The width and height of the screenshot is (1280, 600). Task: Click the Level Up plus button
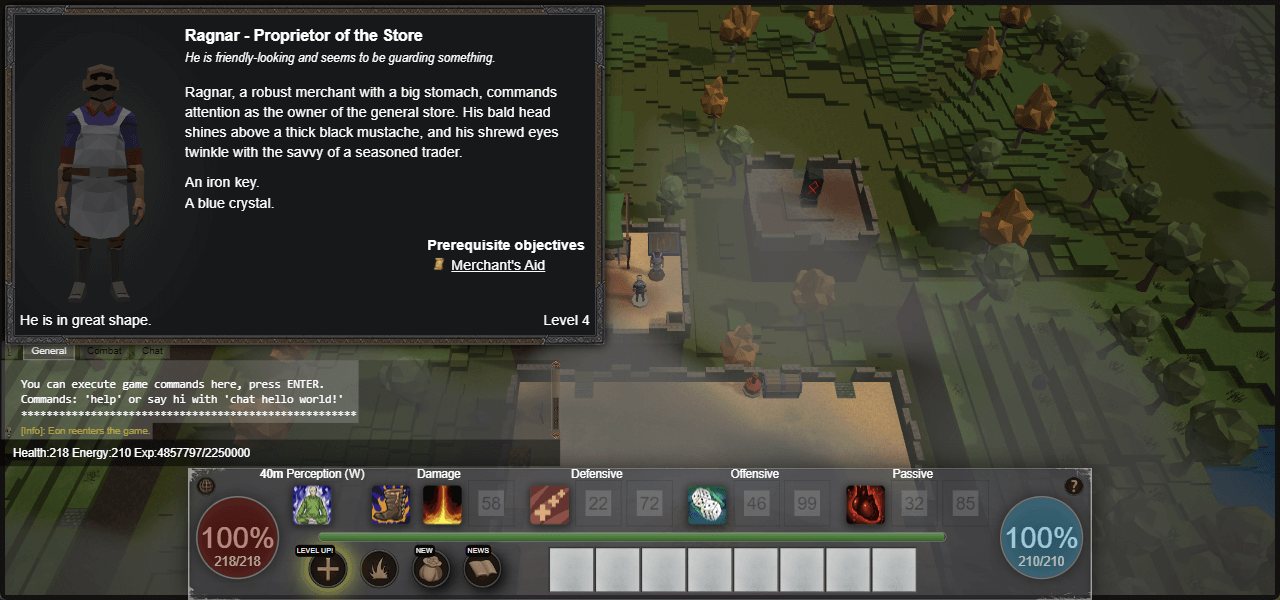[328, 570]
